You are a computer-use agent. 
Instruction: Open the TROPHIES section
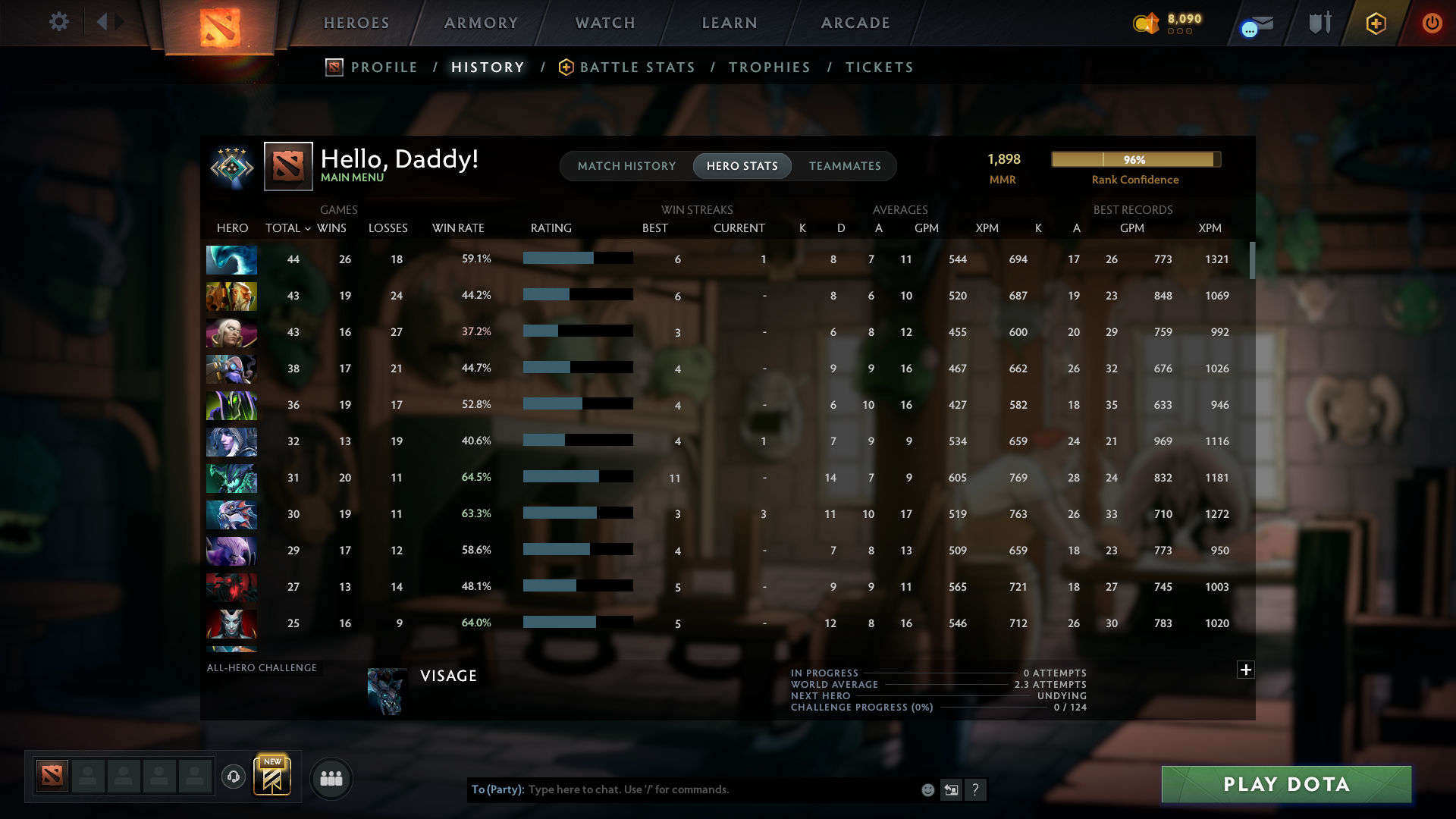(769, 67)
